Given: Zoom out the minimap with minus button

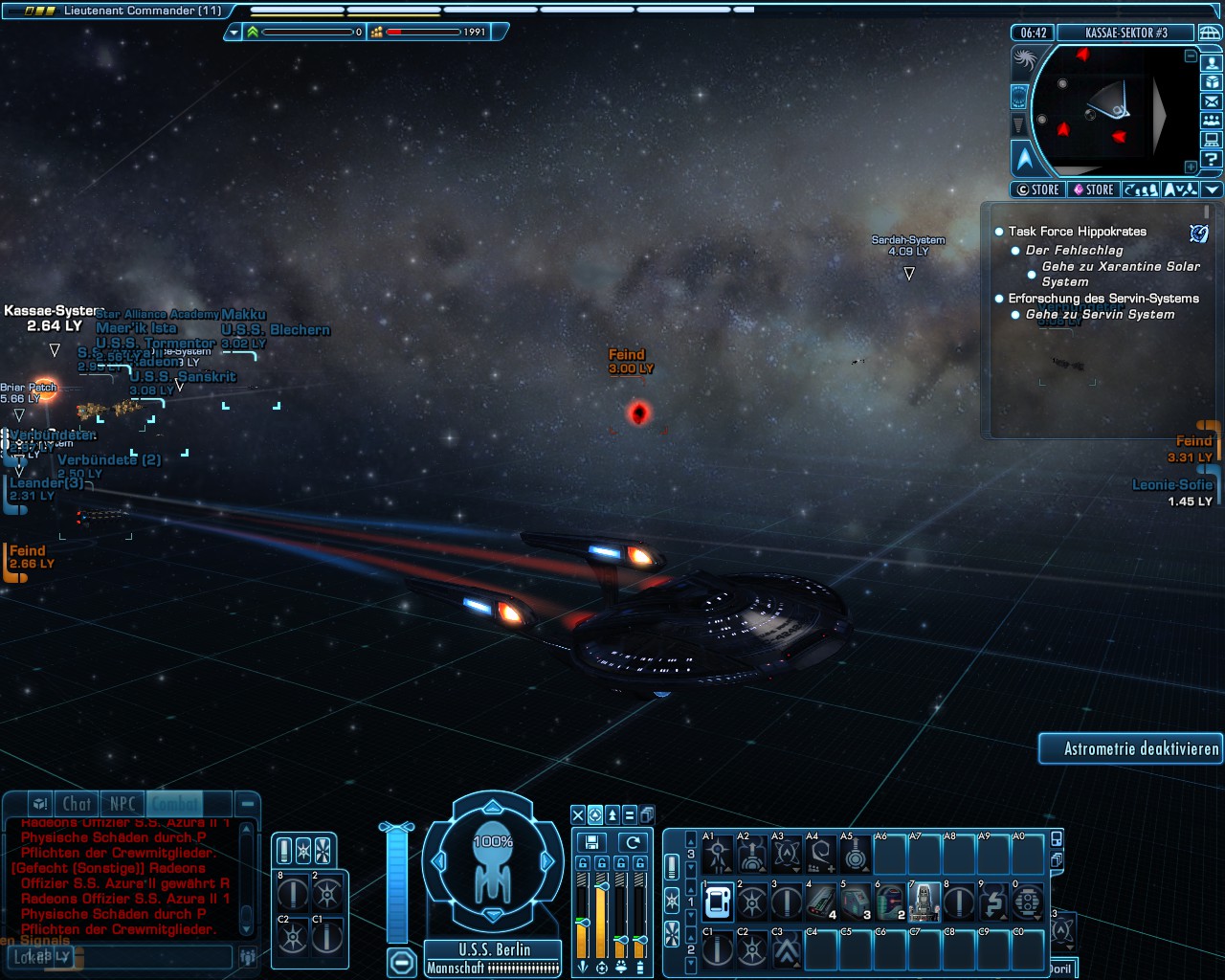Looking at the screenshot, I should tap(1191, 56).
